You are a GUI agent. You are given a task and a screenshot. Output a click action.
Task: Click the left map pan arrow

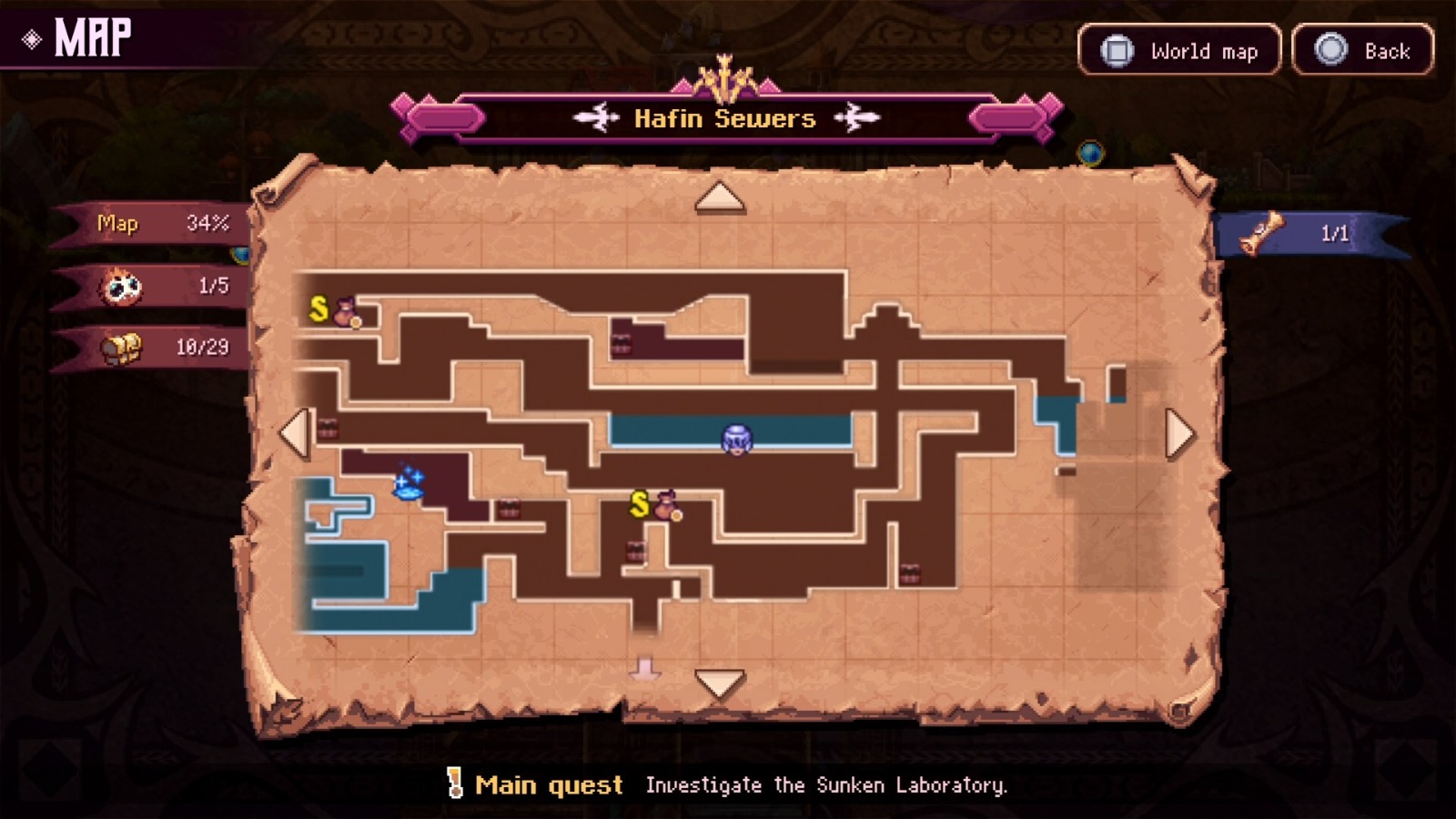294,432
